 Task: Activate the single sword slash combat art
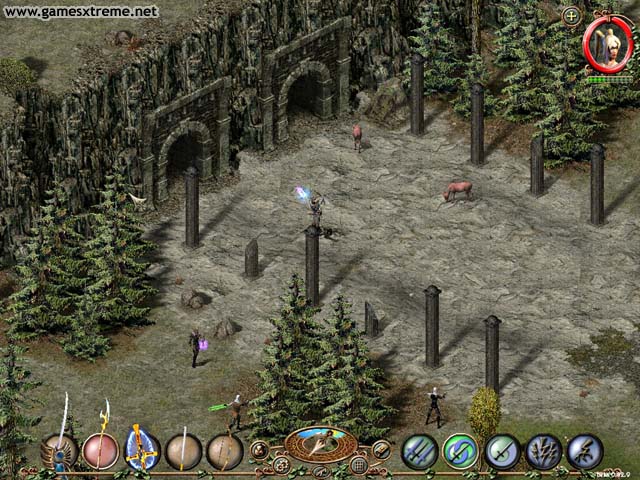[502, 451]
